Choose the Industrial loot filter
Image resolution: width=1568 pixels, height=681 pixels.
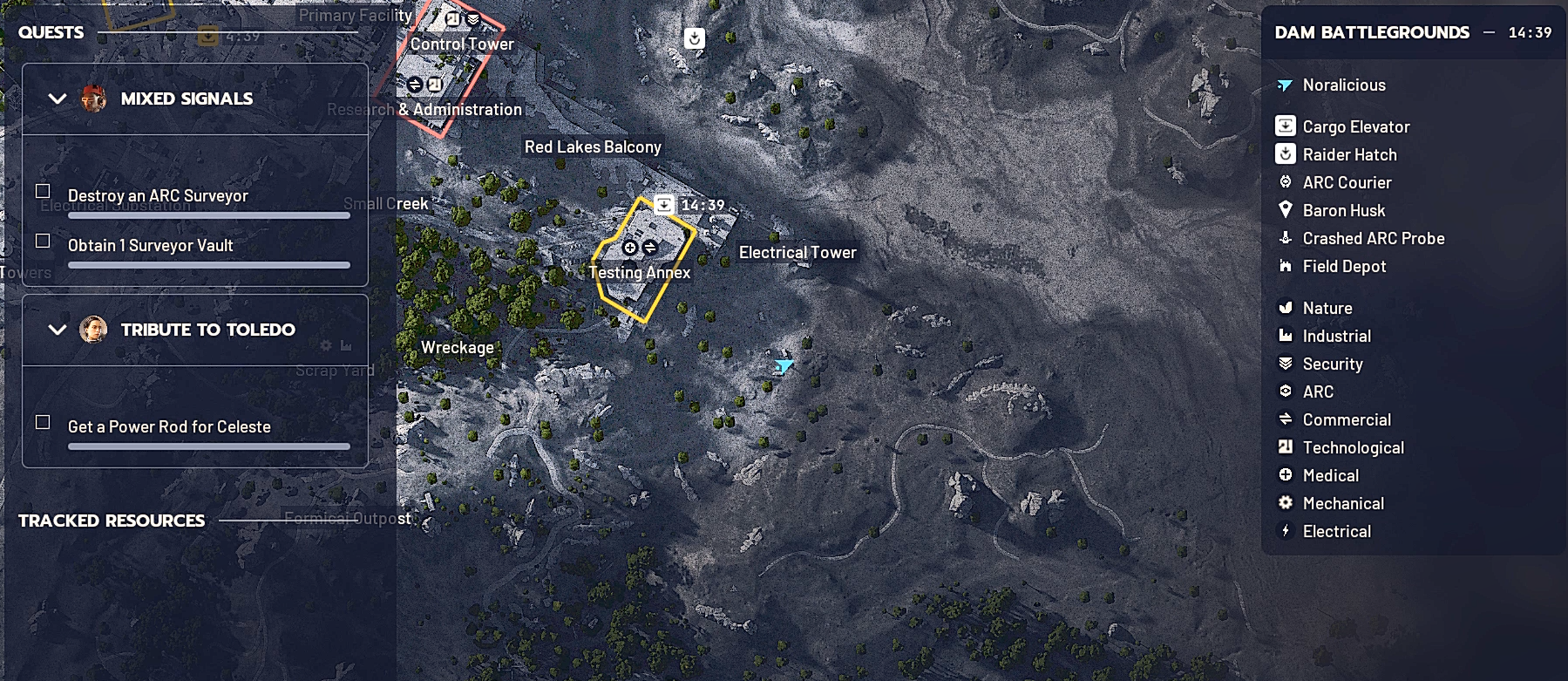coord(1336,336)
